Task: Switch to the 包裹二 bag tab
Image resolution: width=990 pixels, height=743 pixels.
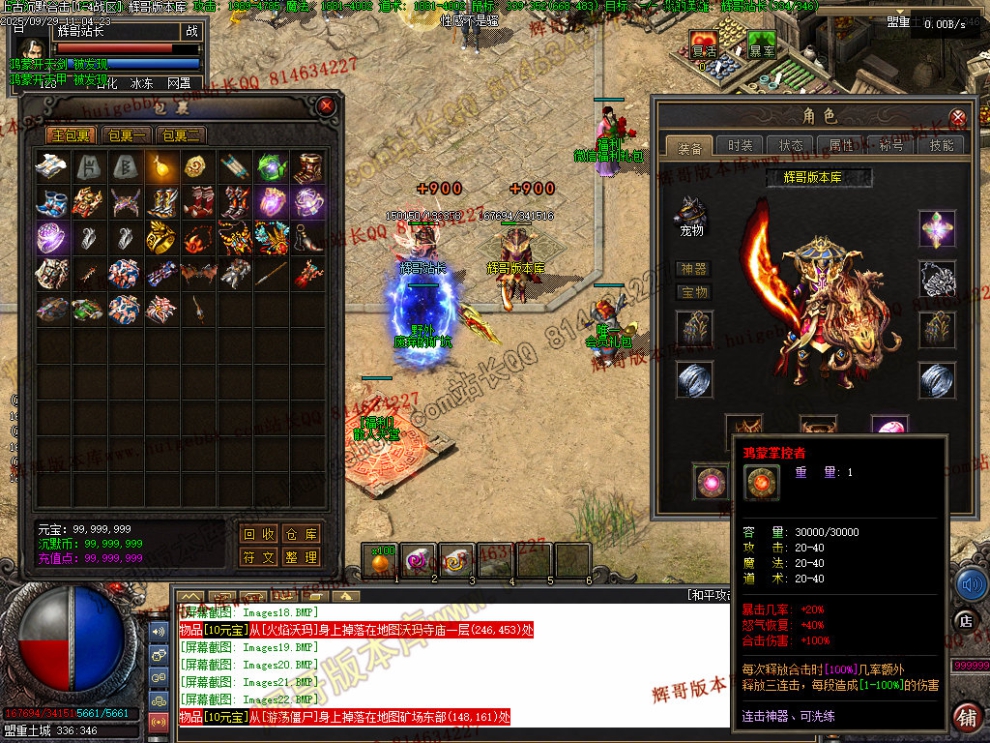Action: [182, 135]
